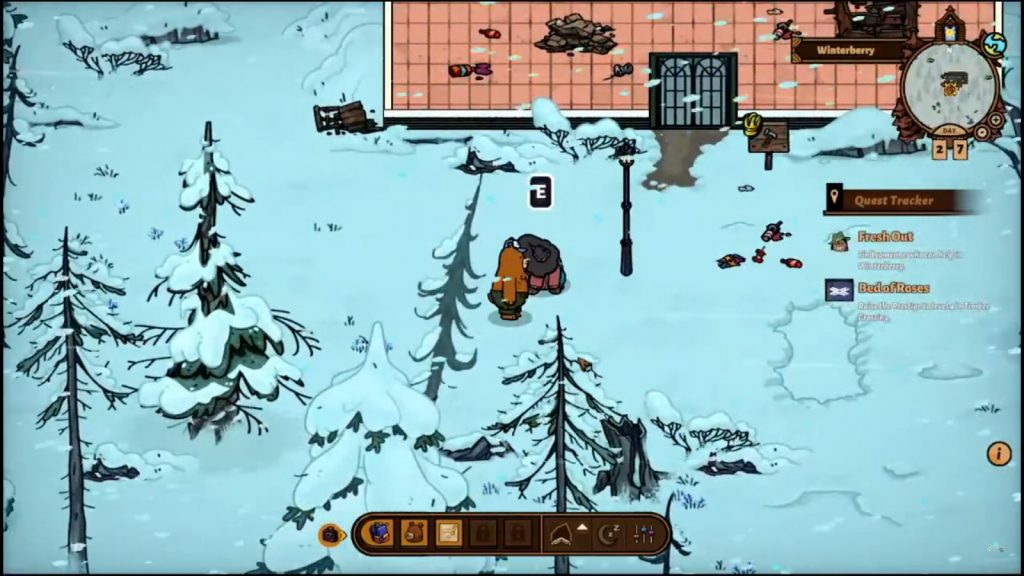Open the tent camp menu
This screenshot has width=1024, height=576.
(565, 535)
